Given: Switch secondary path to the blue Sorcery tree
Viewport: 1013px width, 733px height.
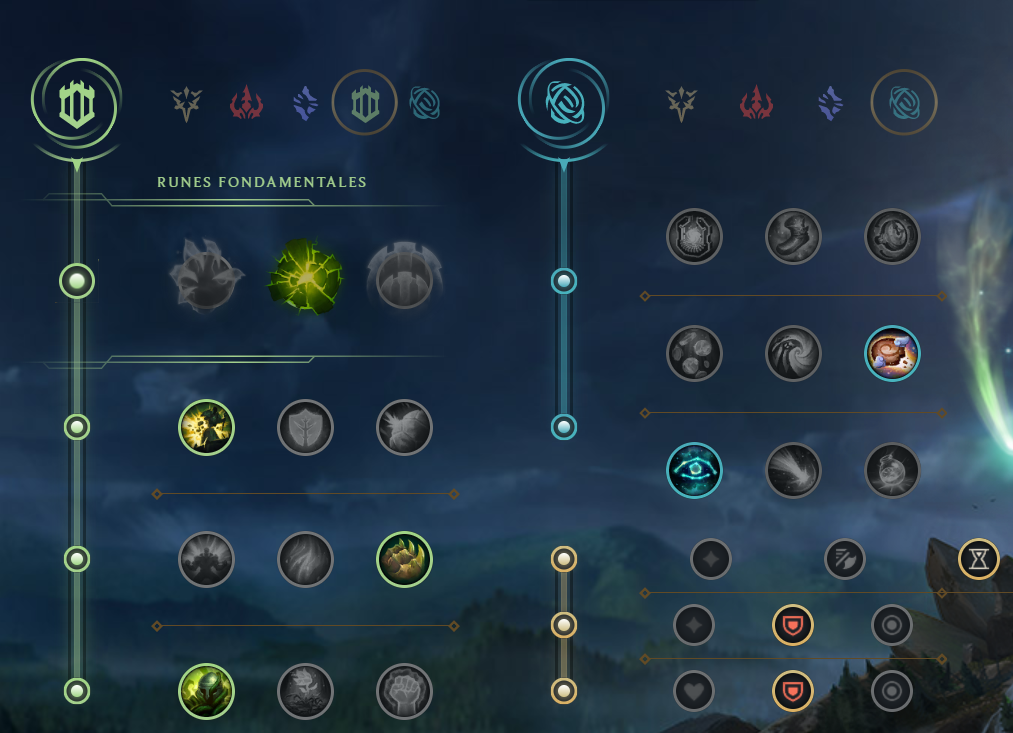Looking at the screenshot, I should (829, 102).
